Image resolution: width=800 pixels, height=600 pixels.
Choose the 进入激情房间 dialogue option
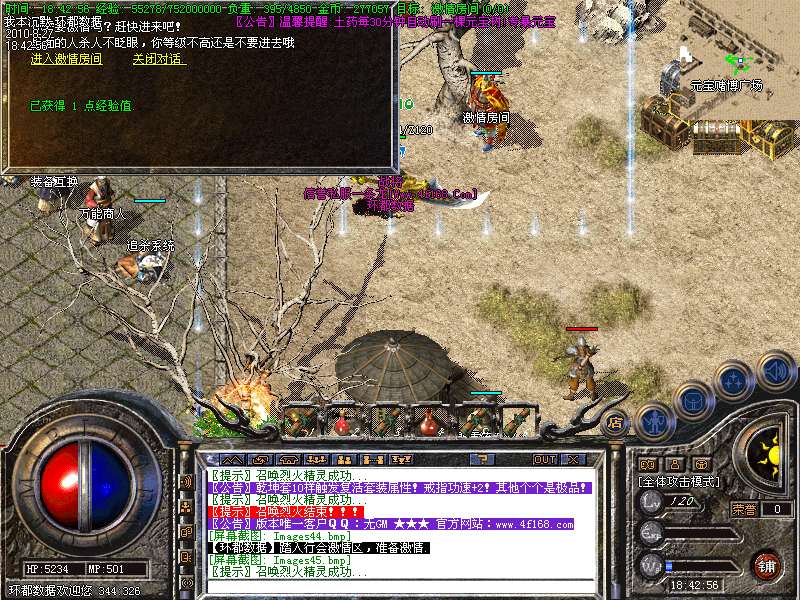[66, 59]
